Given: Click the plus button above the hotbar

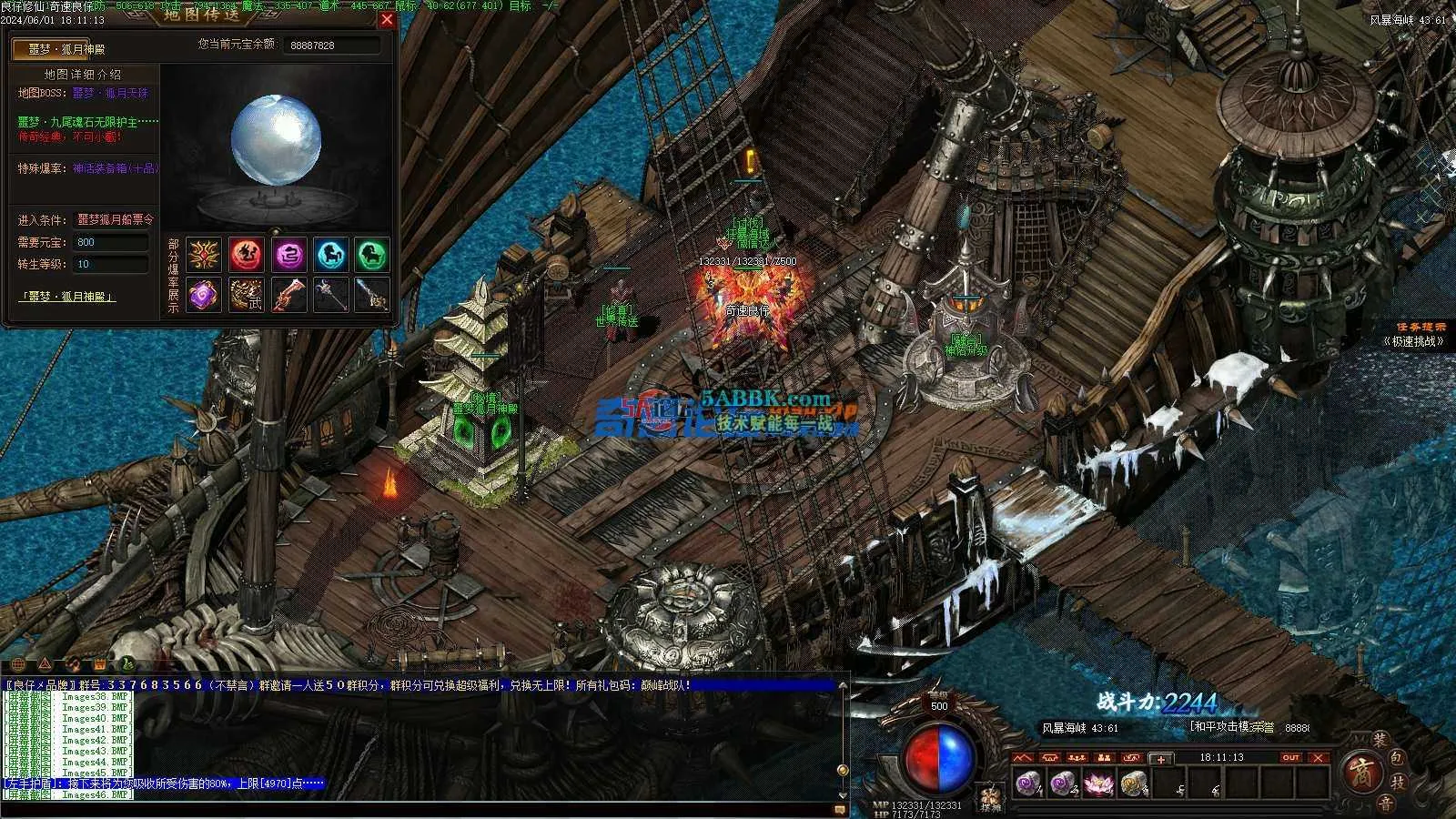Looking at the screenshot, I should [1160, 758].
